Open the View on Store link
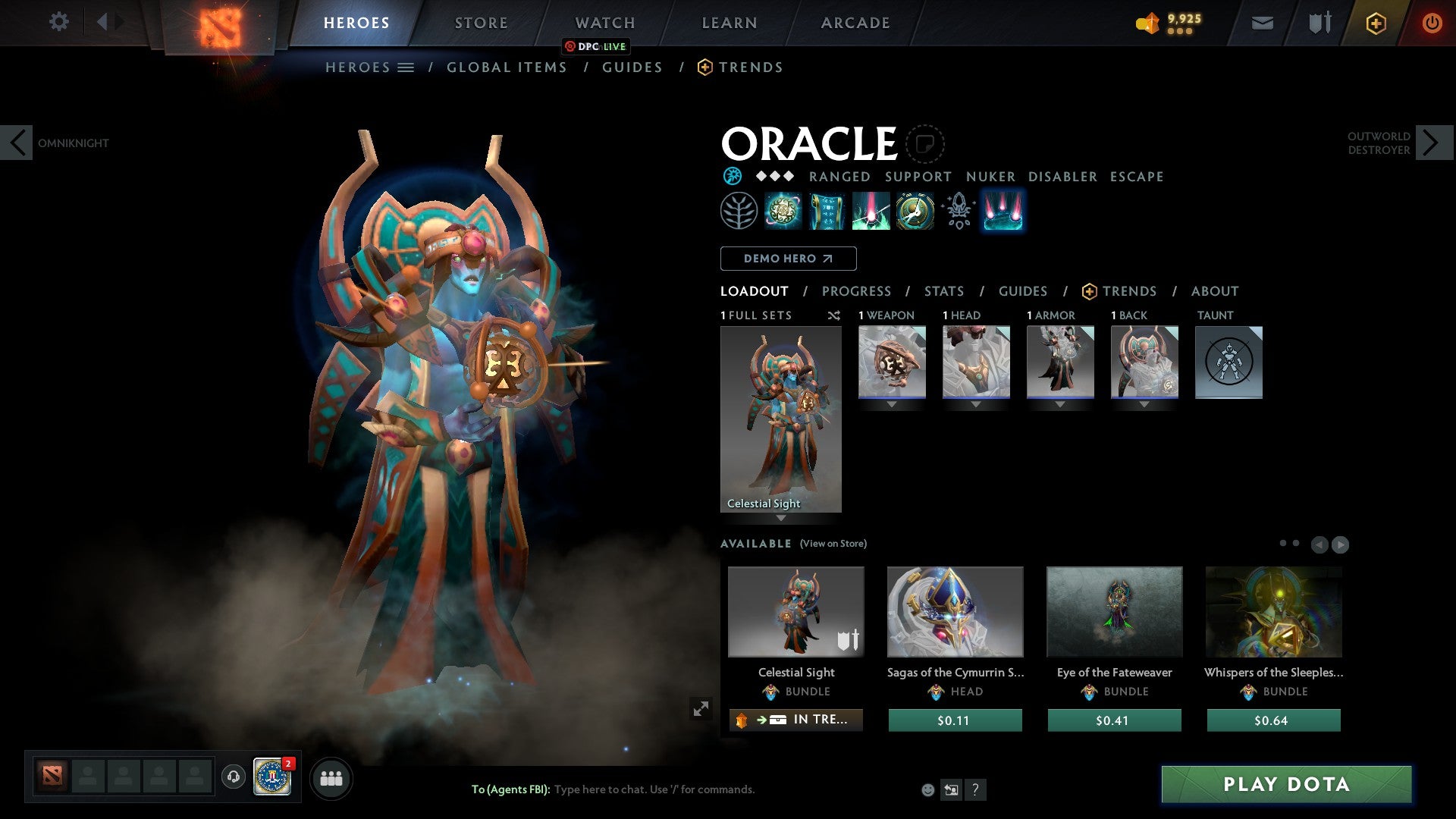 coord(834,544)
